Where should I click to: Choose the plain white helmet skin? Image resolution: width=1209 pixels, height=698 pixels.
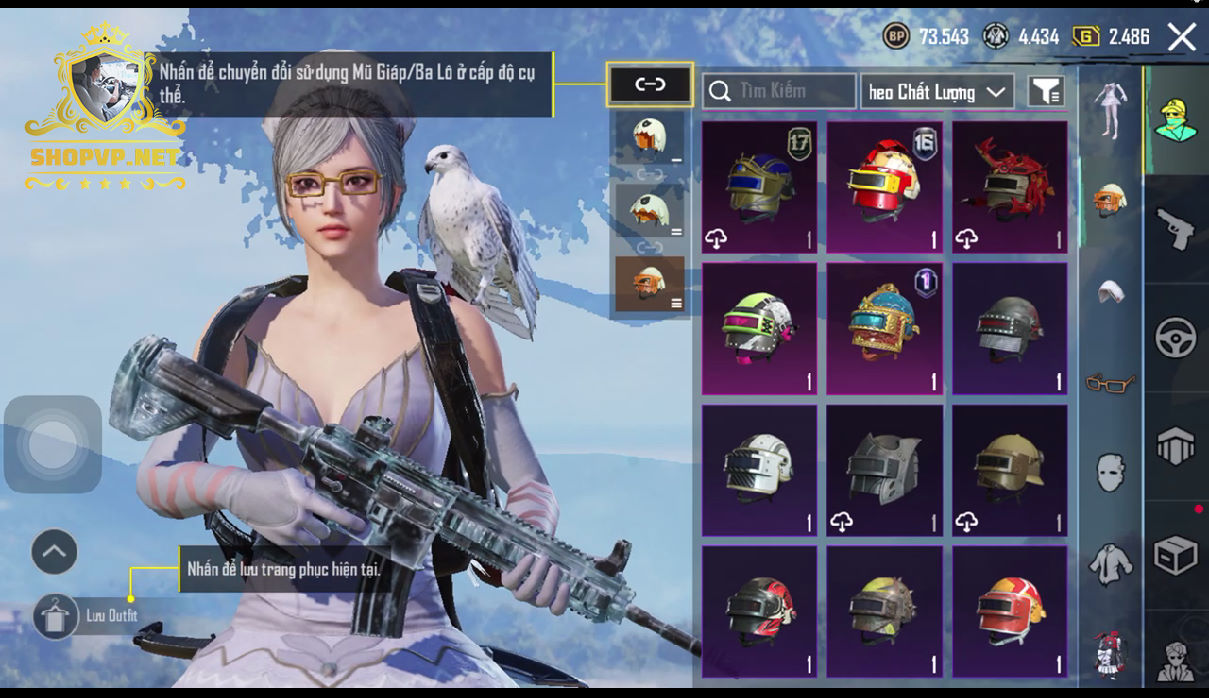point(759,470)
